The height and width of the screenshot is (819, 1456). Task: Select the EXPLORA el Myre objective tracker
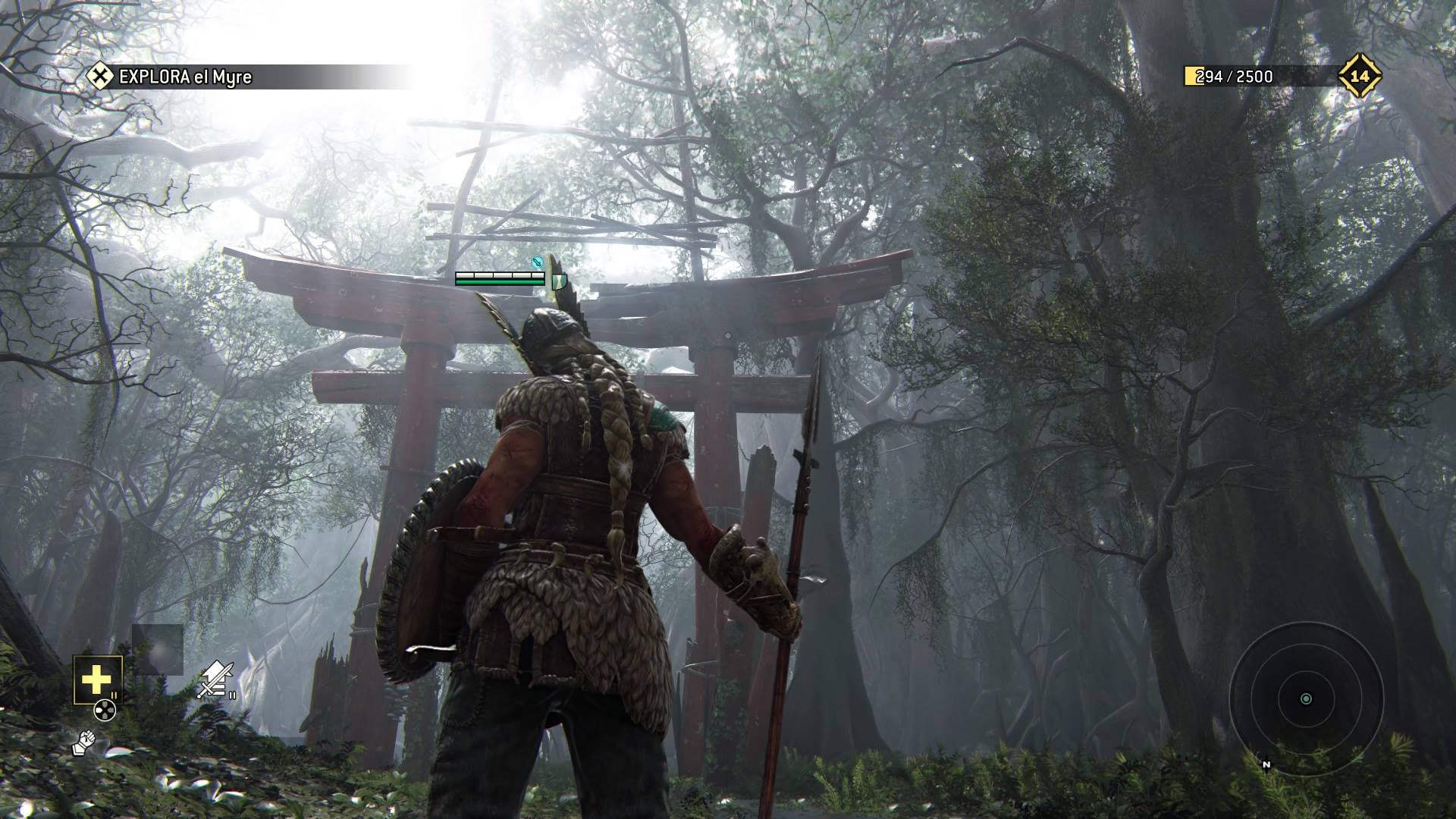point(184,77)
